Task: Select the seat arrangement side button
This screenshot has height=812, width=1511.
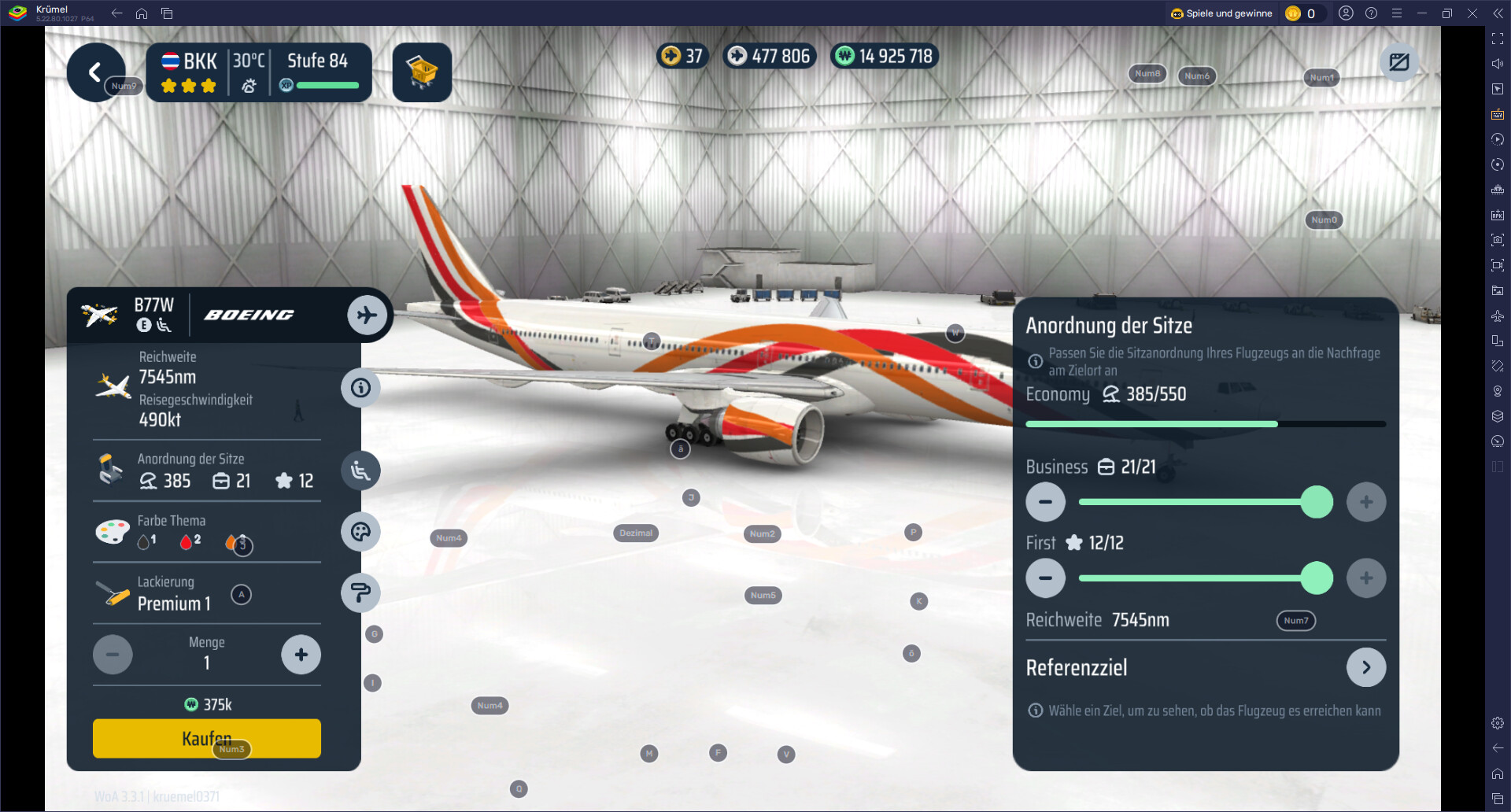Action: tap(360, 471)
